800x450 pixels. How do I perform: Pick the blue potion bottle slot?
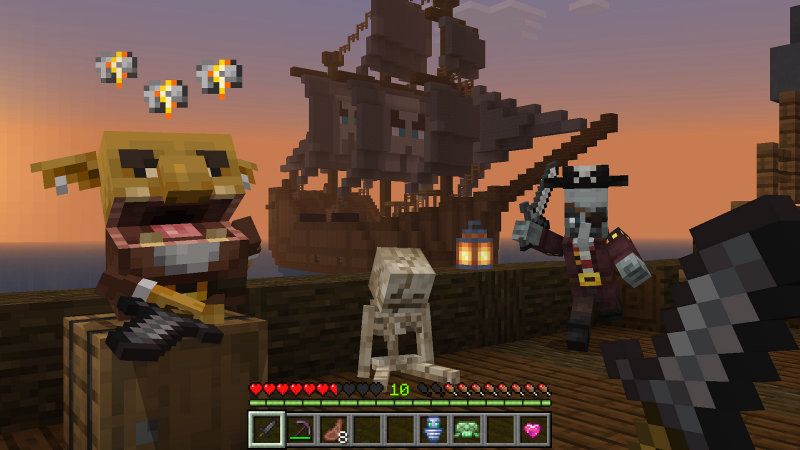433,429
